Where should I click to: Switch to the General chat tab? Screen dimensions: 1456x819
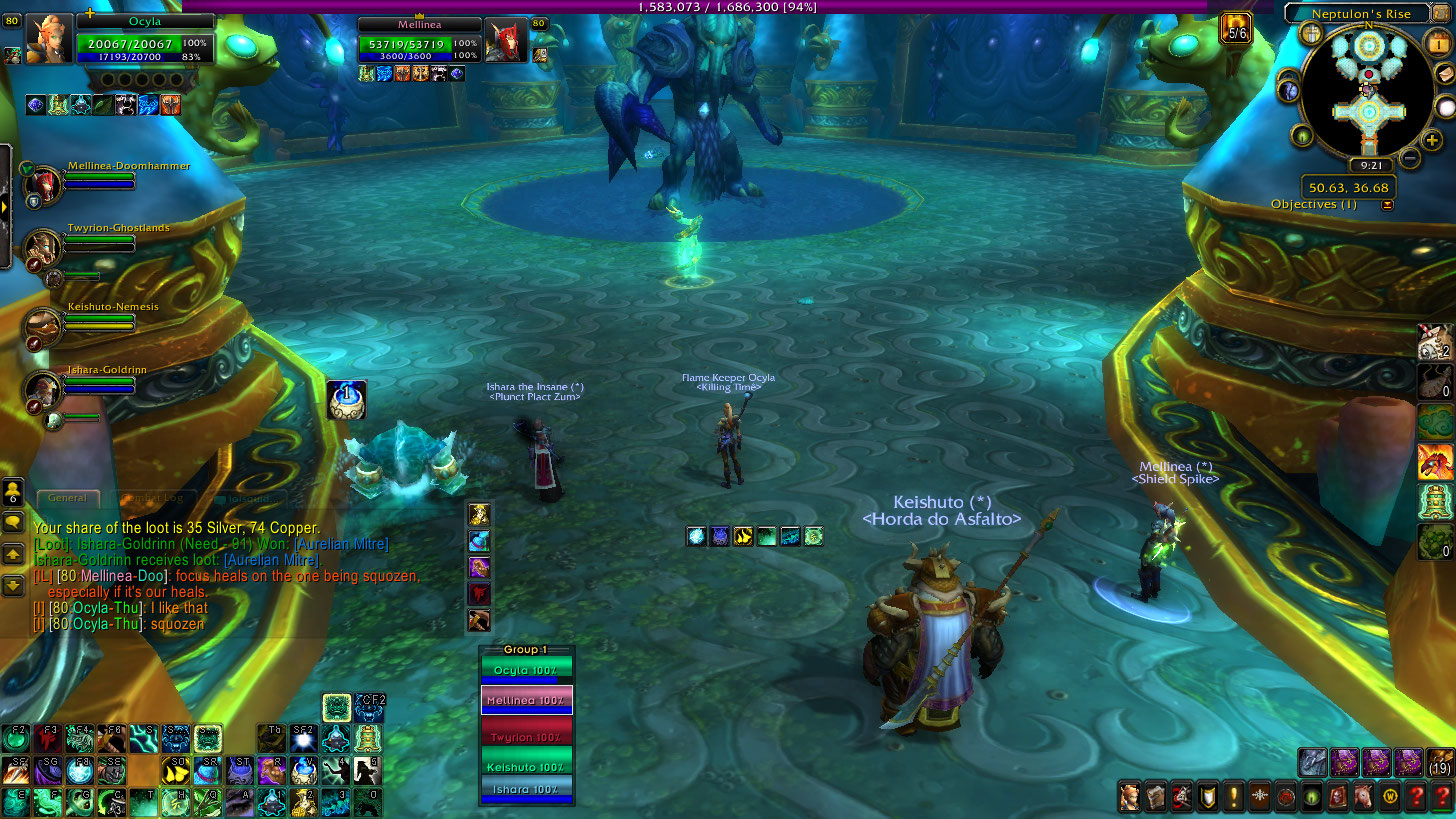point(68,498)
